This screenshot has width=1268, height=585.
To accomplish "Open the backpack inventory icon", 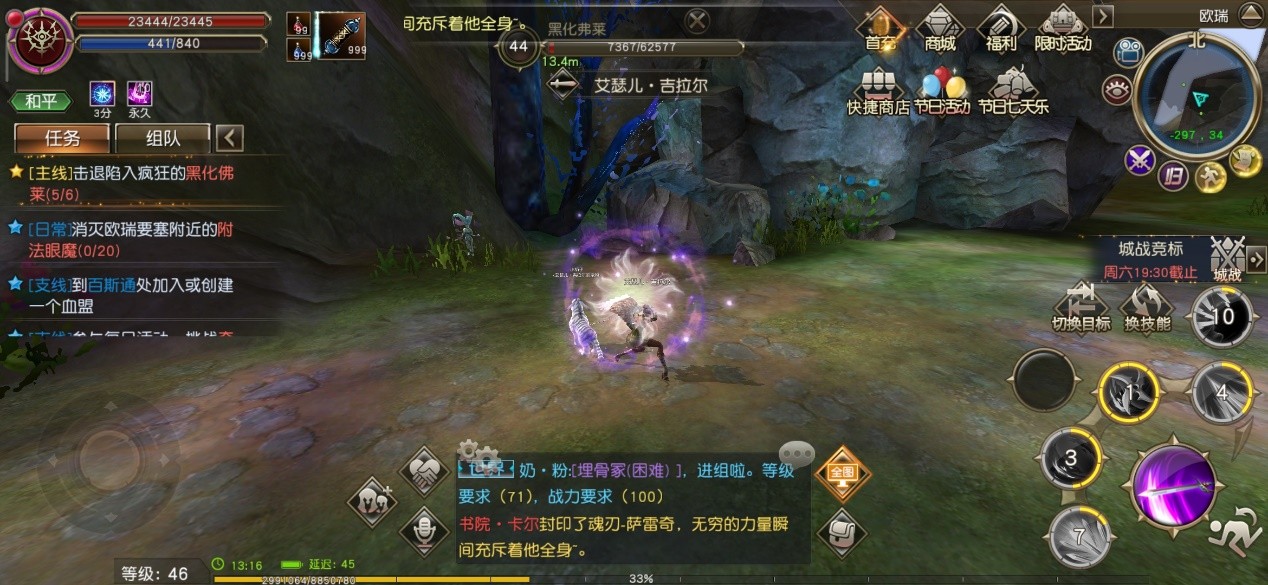I will pos(840,530).
